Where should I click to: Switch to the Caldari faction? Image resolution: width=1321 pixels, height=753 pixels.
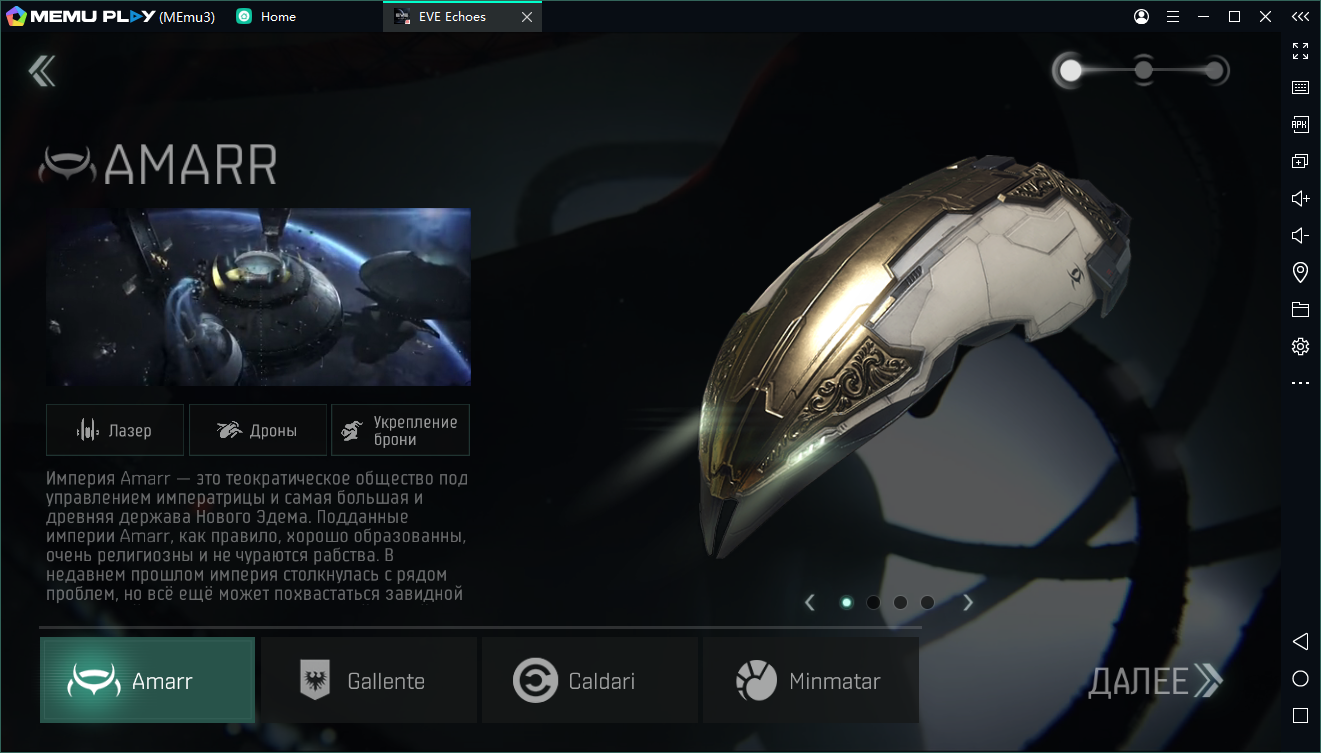click(589, 681)
